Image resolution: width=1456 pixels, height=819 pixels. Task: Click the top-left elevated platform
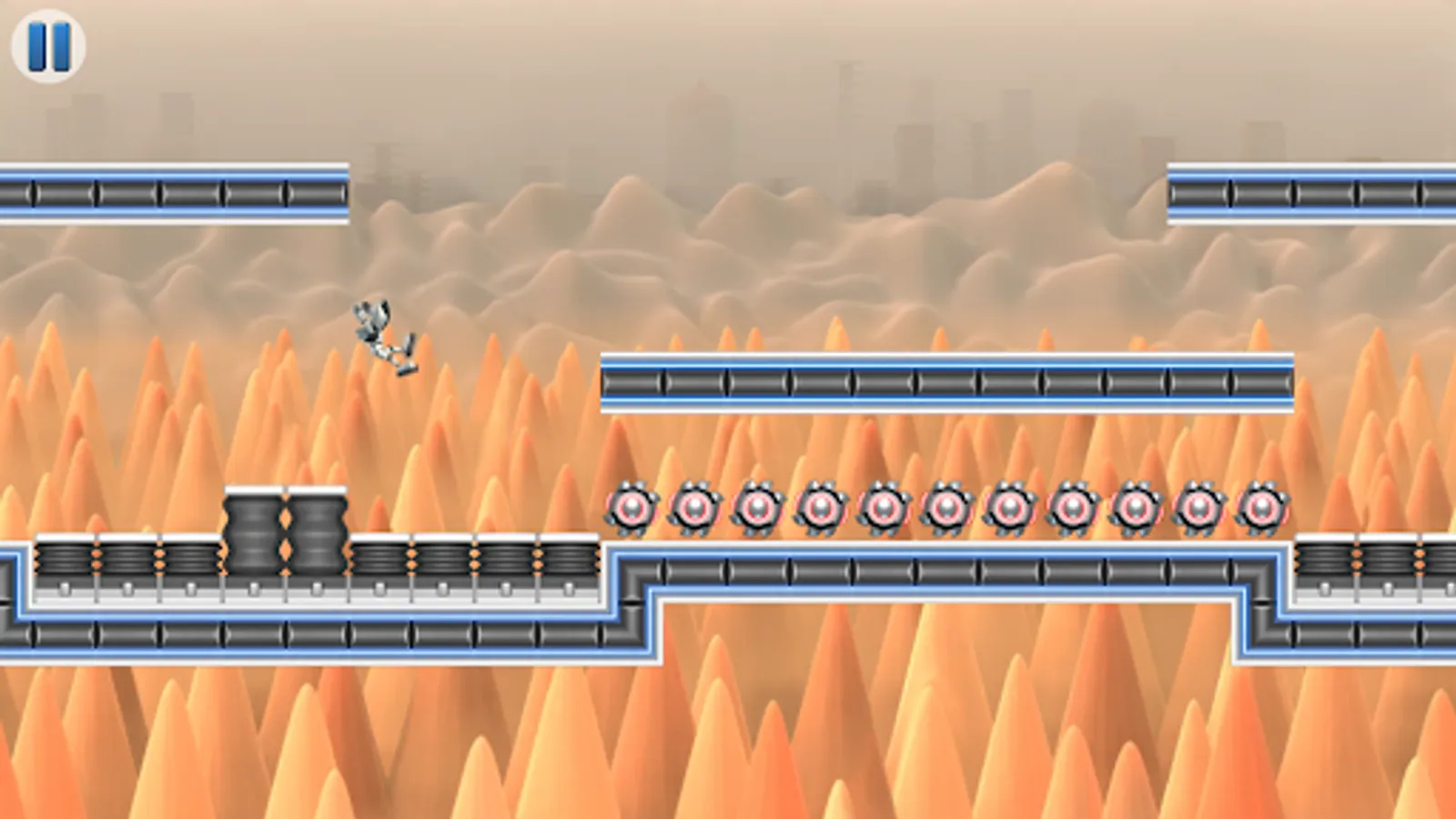pyautogui.click(x=173, y=191)
